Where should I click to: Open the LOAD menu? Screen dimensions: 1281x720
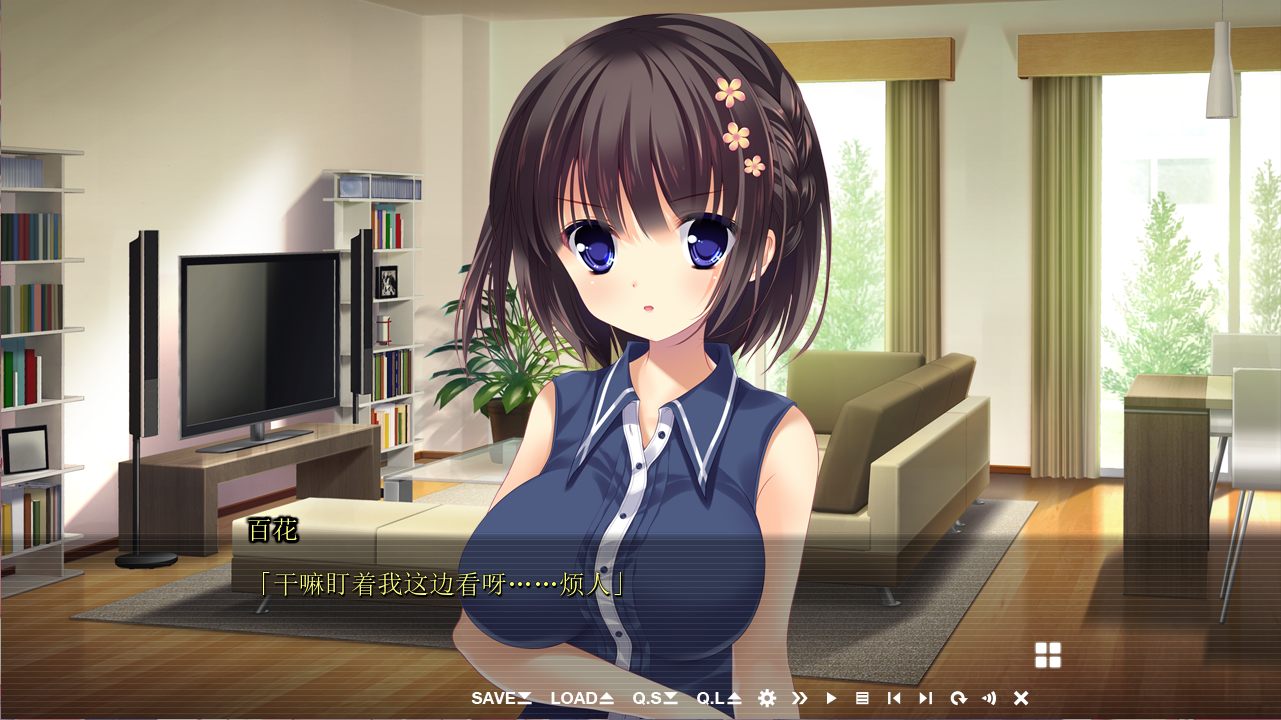click(x=582, y=698)
